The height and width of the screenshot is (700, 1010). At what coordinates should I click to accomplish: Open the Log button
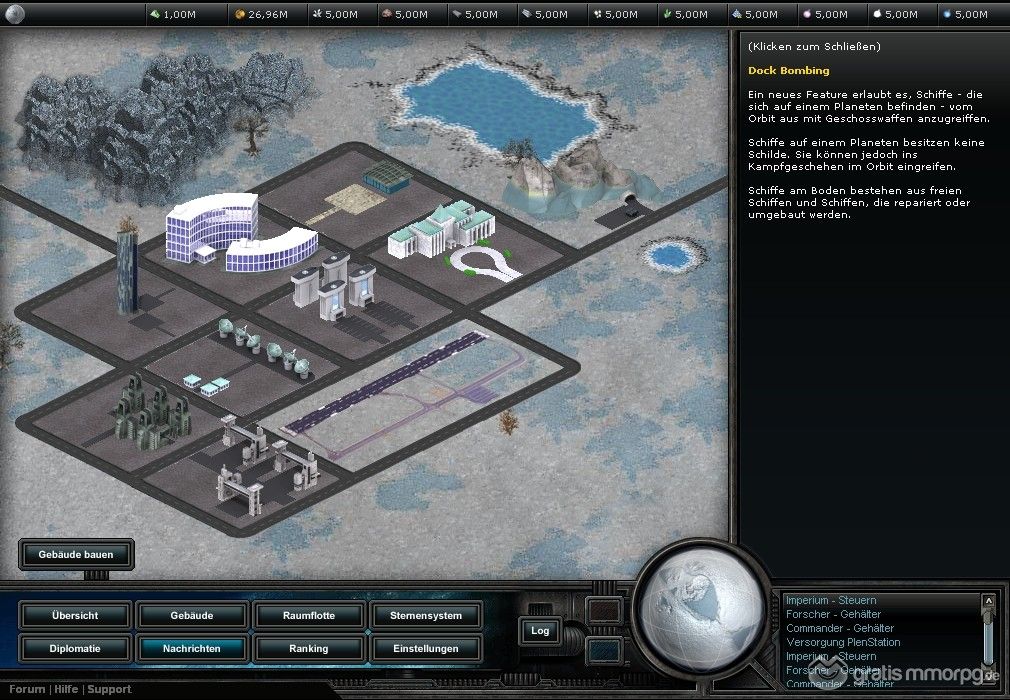(x=540, y=630)
